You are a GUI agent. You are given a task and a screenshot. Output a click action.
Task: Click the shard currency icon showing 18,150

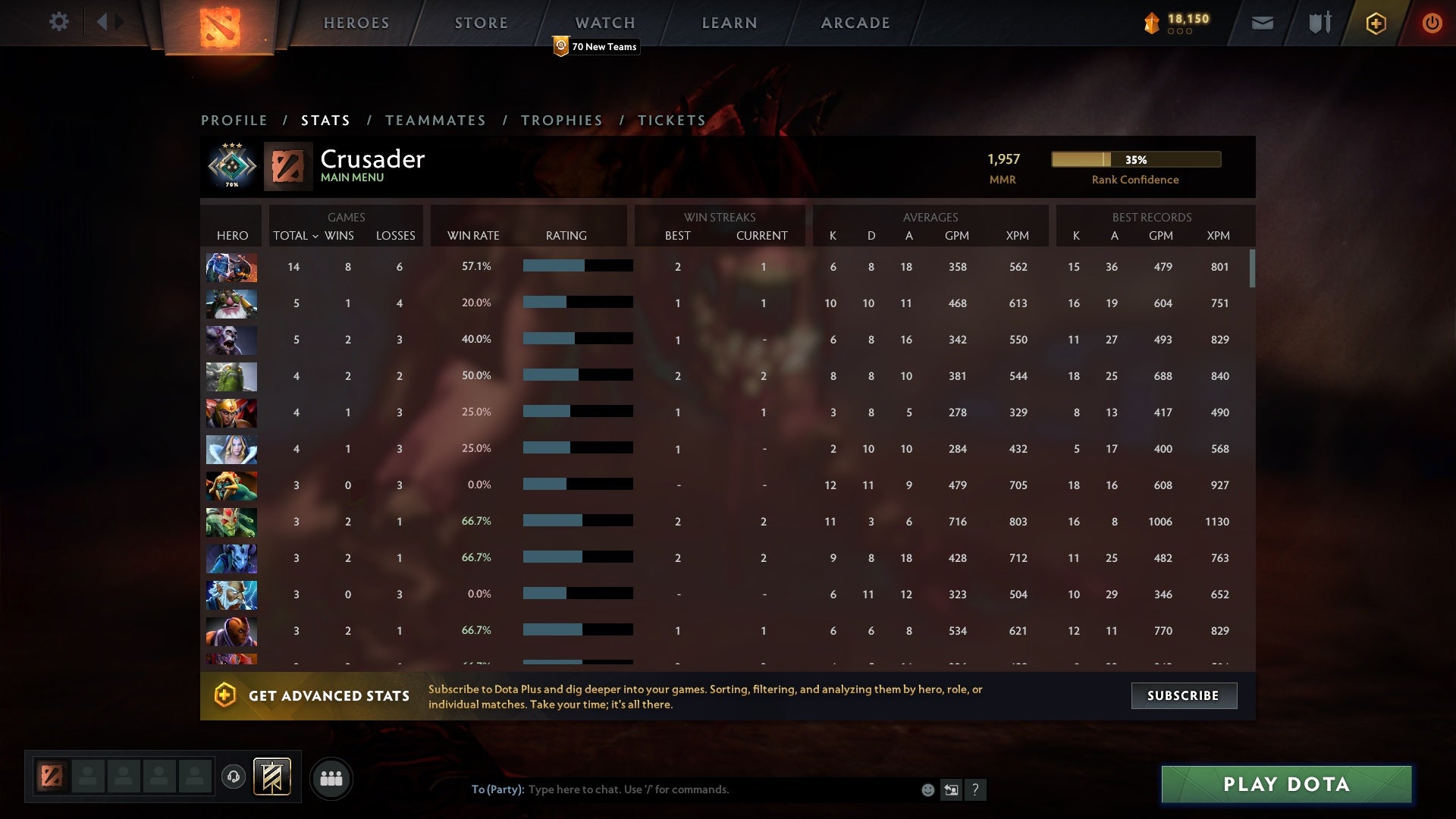coord(1150,23)
